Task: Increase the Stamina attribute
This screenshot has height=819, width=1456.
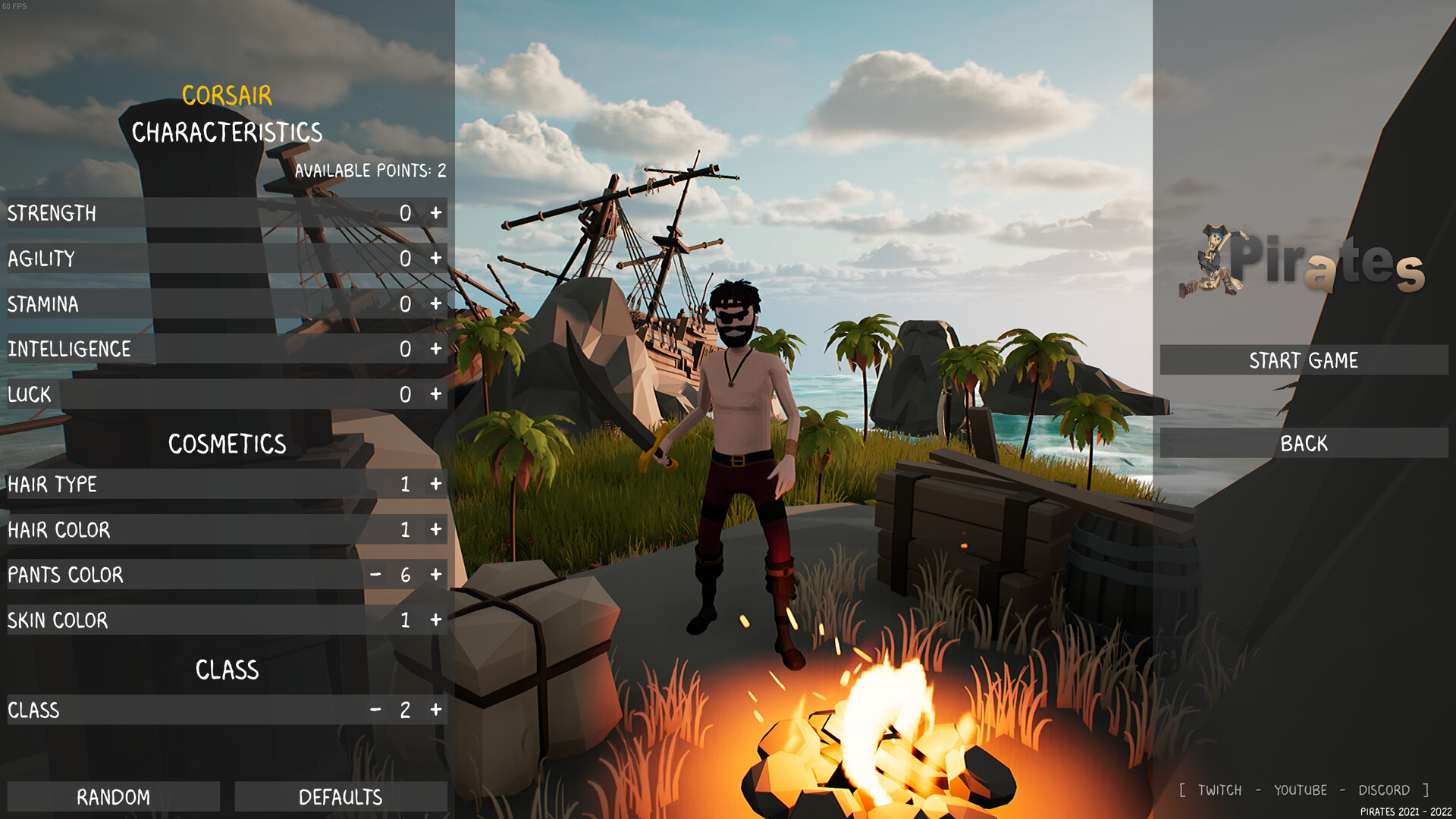Action: pyautogui.click(x=436, y=304)
